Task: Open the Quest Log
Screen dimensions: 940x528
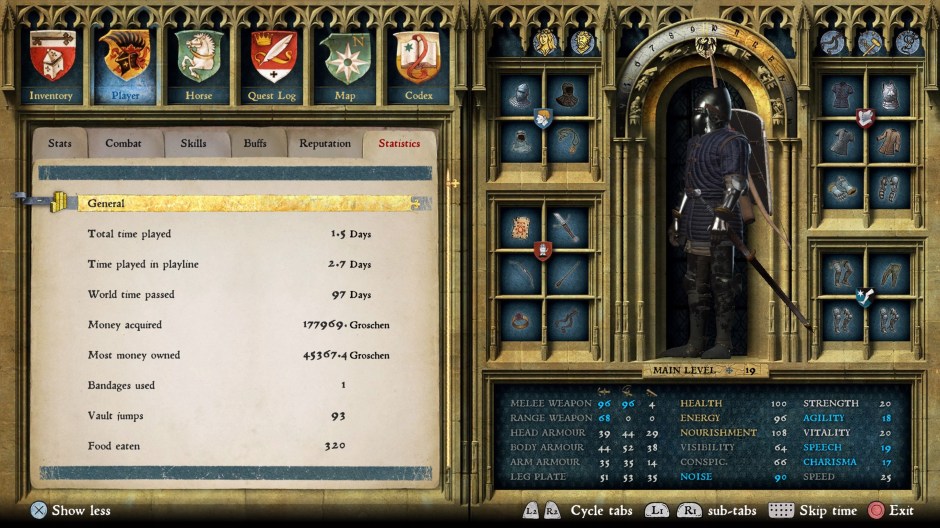Action: [272, 66]
